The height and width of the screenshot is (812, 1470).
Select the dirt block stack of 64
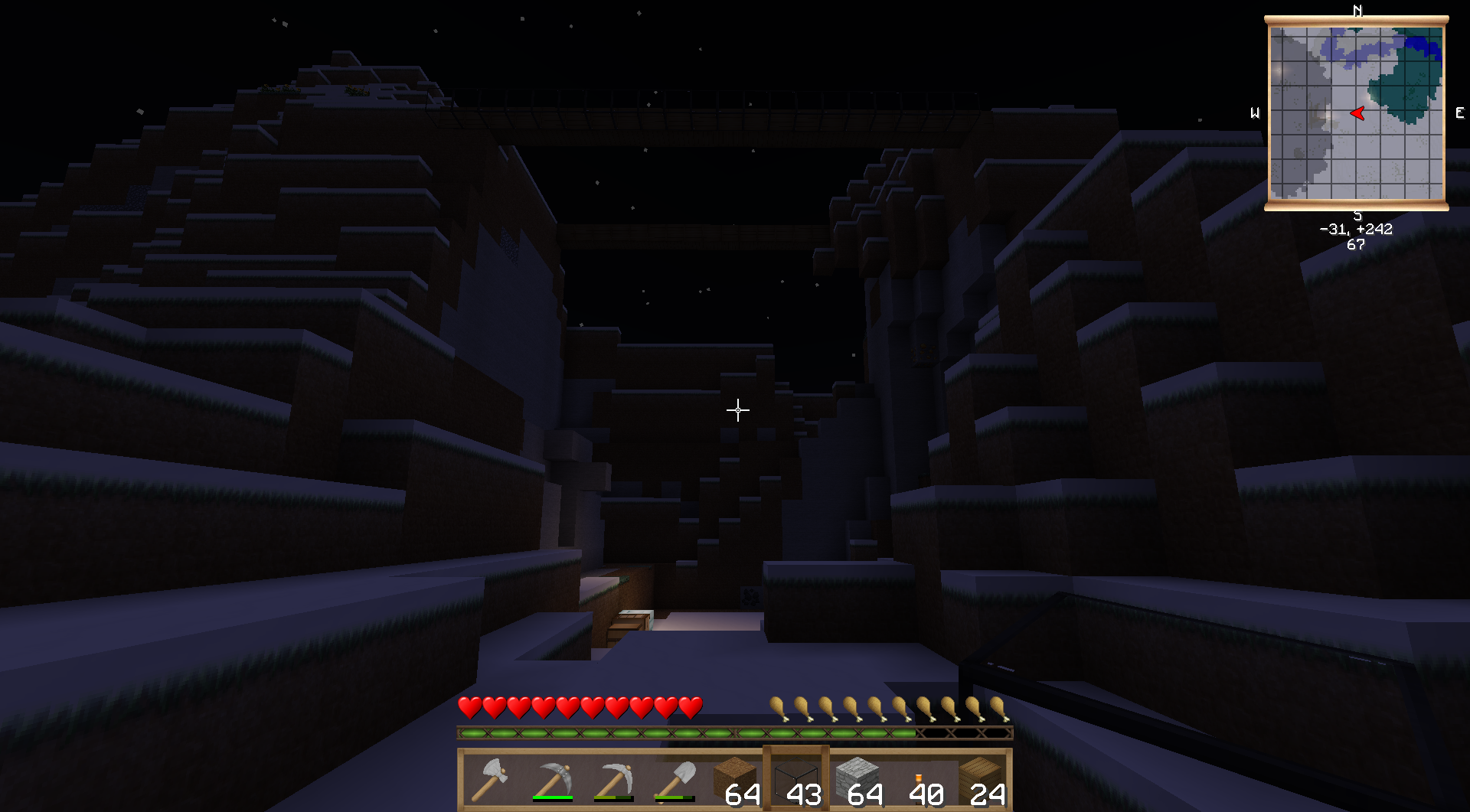click(736, 781)
